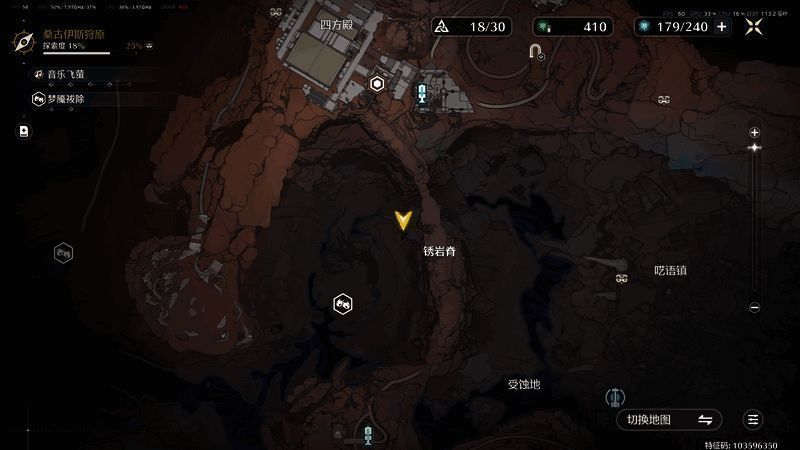Click the yellow player position arrow
The width and height of the screenshot is (800, 450).
point(403,221)
